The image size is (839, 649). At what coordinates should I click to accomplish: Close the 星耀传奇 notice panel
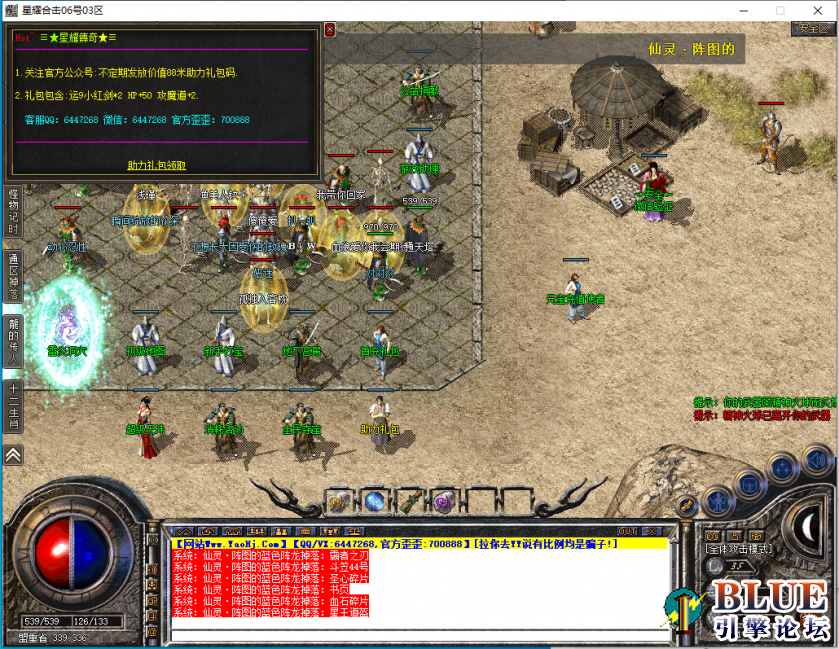pos(329,30)
